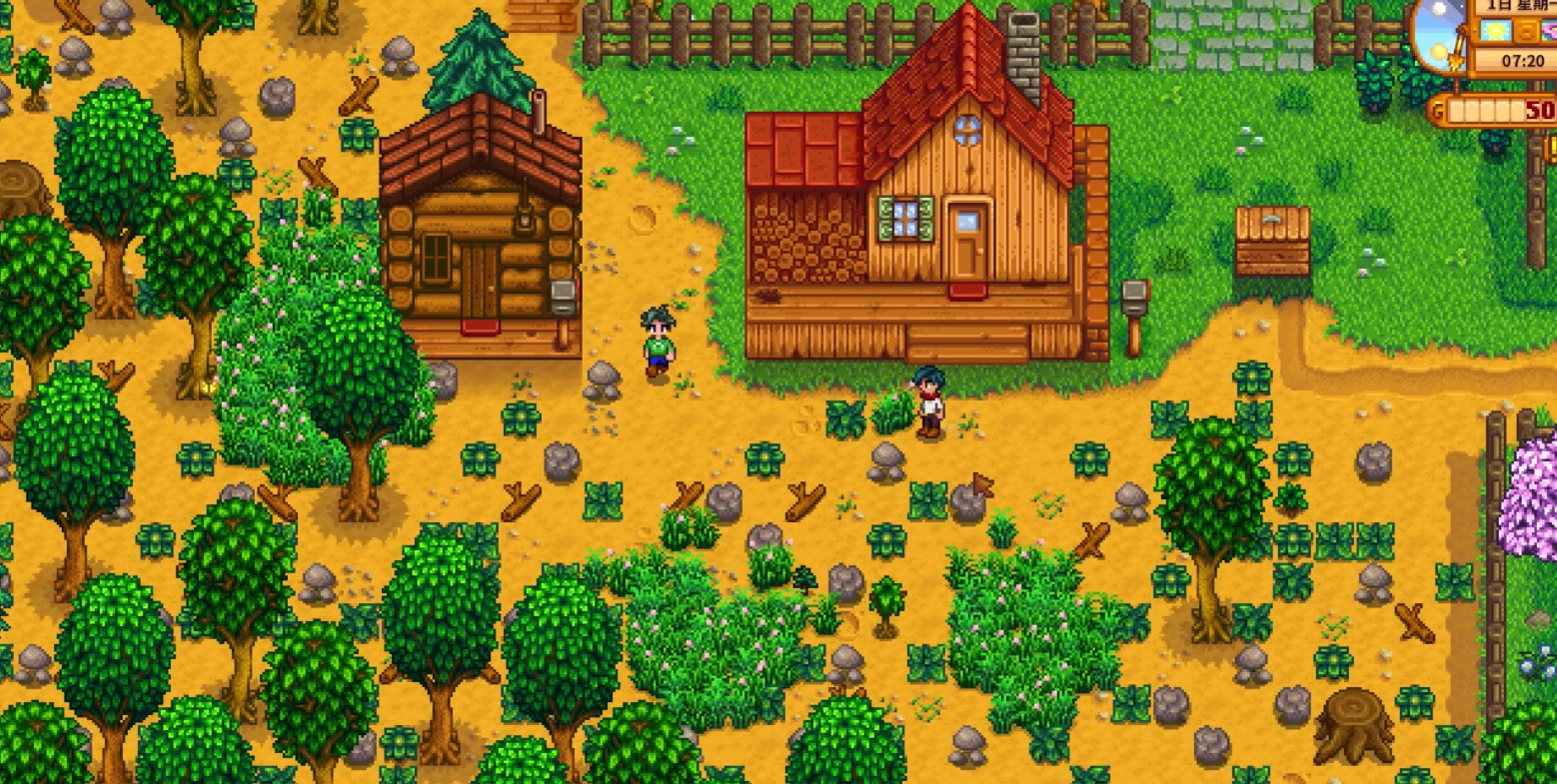Open the quest journal icon
Image resolution: width=1557 pixels, height=784 pixels.
[x=1551, y=148]
